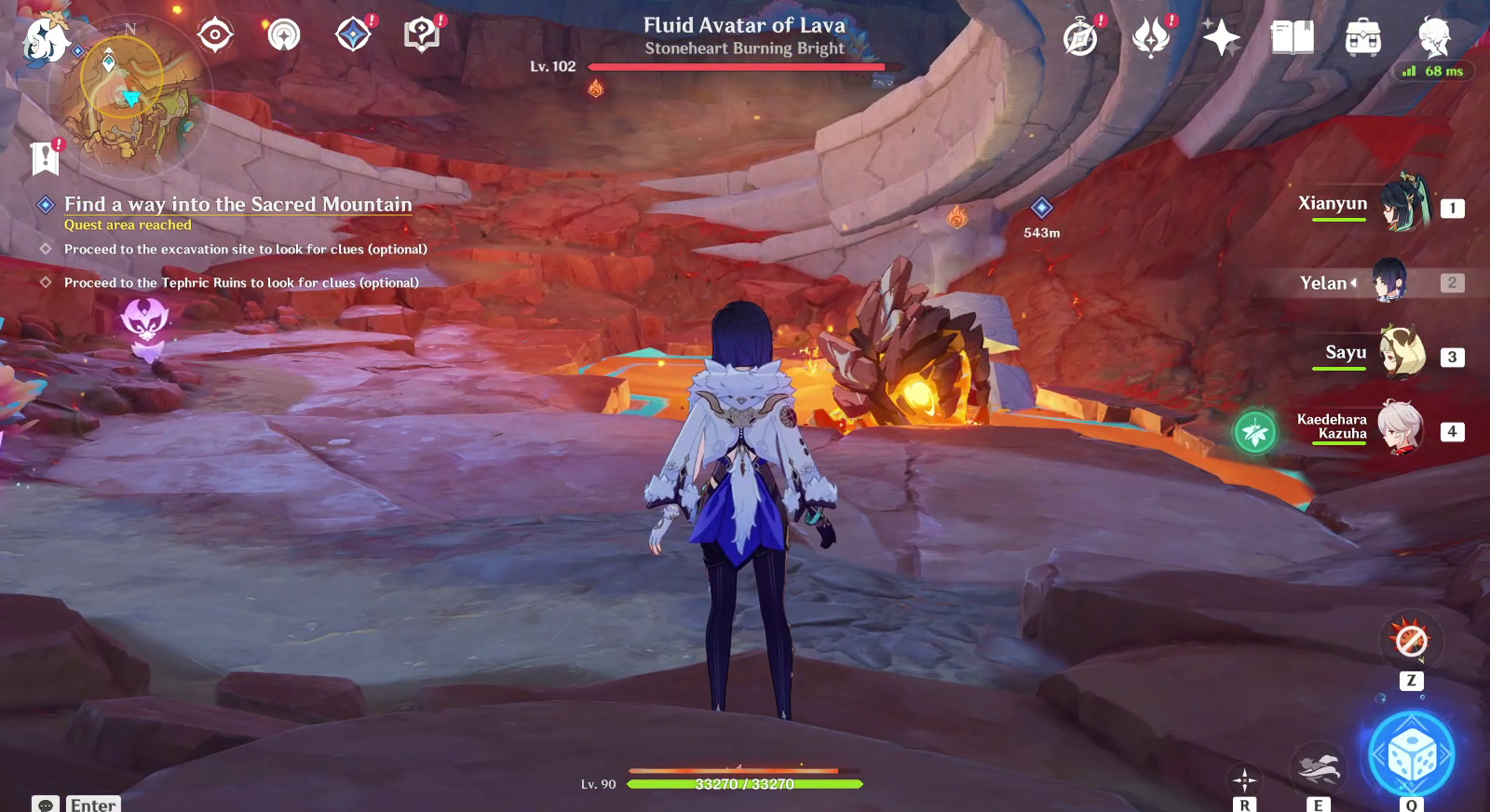
Task: Select Kaedehara Kazuha's green skill indicator
Action: [1256, 431]
